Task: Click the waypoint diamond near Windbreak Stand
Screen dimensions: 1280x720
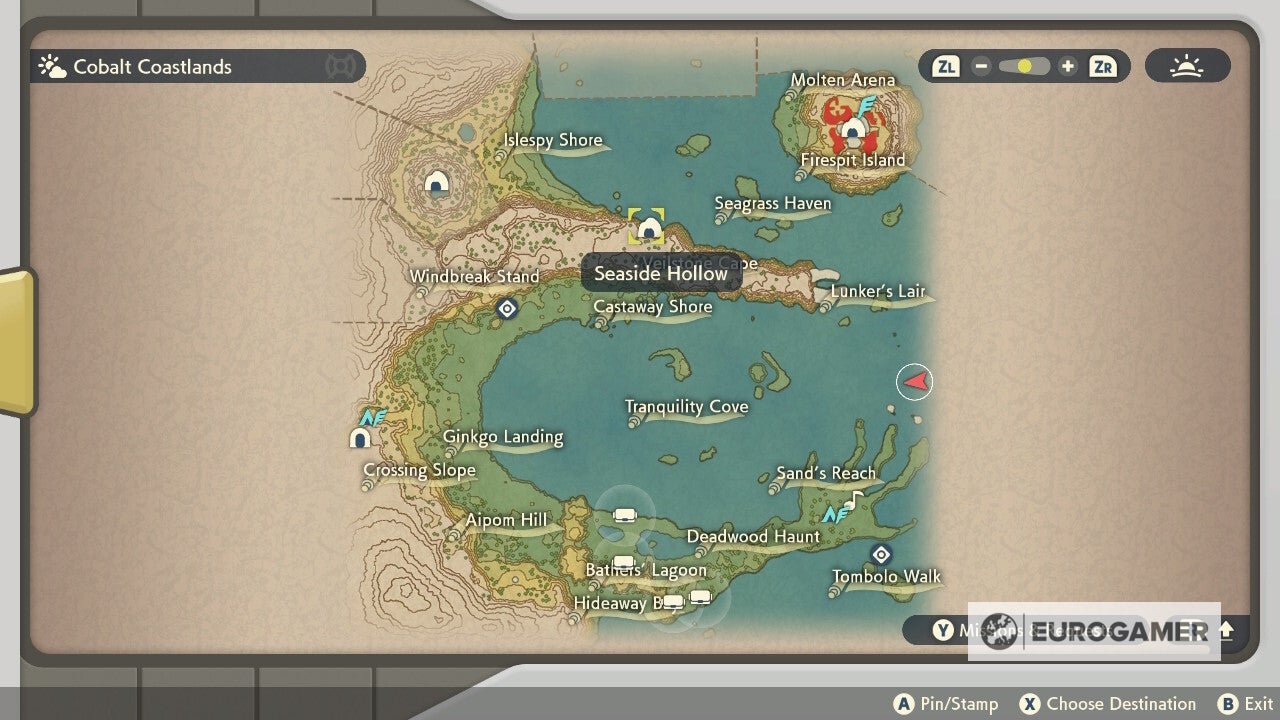Action: 507,309
